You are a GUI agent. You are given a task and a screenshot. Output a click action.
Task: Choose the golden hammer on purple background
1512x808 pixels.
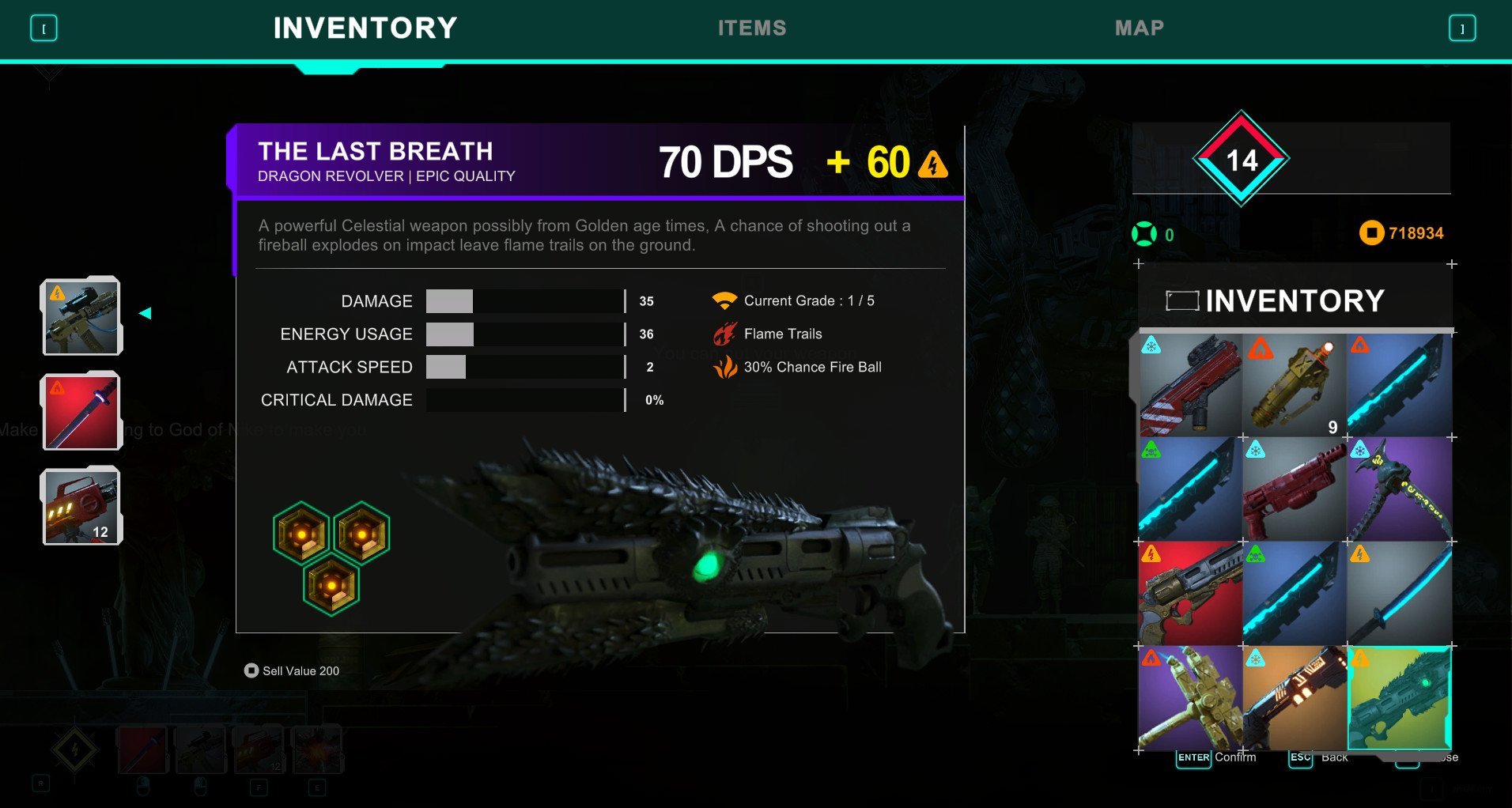tap(1190, 698)
